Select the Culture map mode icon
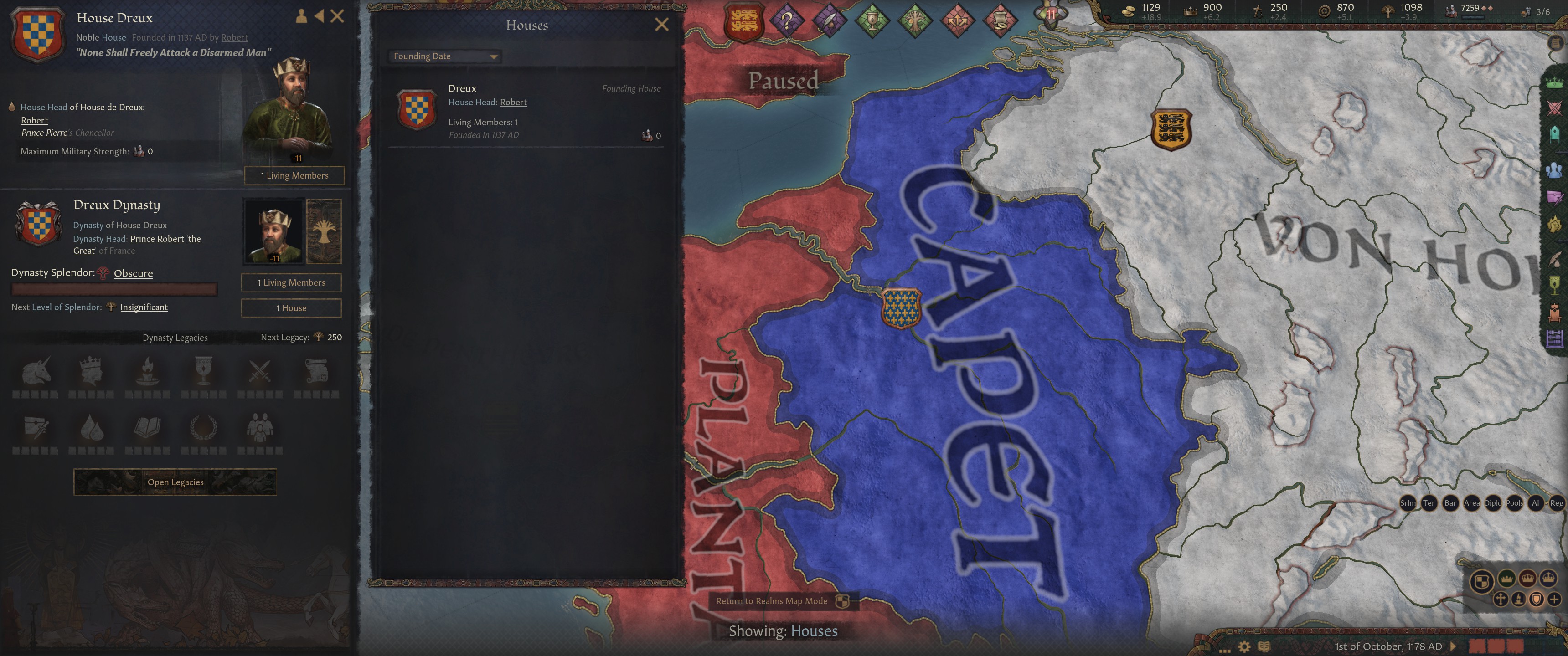Viewport: 1568px width, 656px height. click(x=1519, y=599)
